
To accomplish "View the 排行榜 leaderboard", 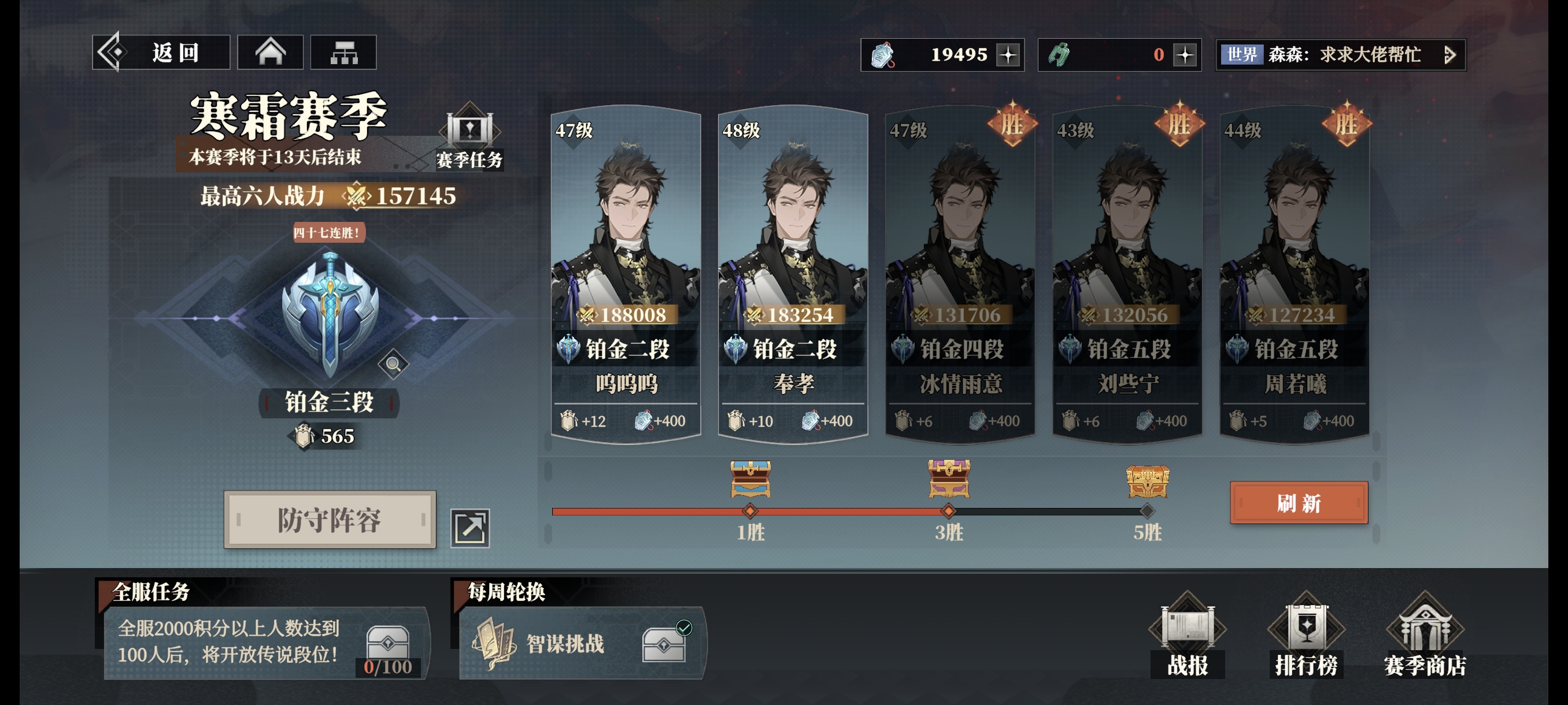I will (x=1306, y=637).
